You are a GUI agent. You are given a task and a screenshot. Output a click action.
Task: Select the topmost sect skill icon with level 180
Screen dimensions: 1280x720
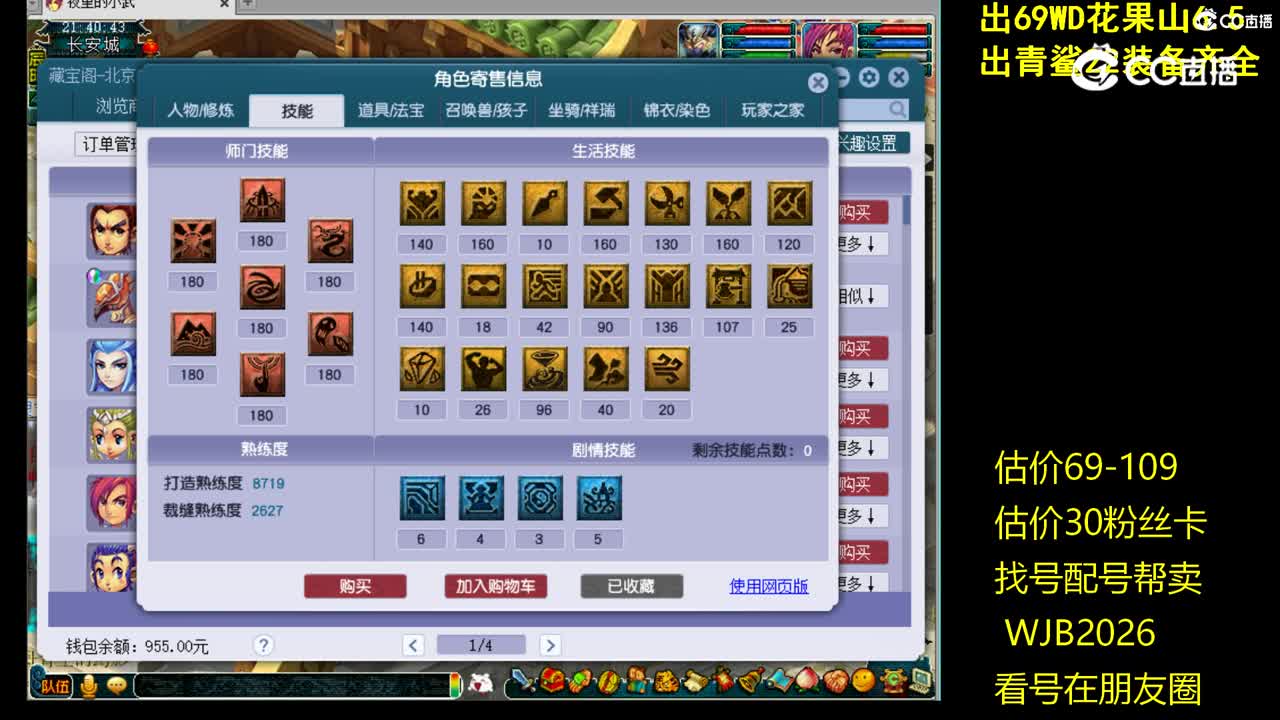pos(262,200)
